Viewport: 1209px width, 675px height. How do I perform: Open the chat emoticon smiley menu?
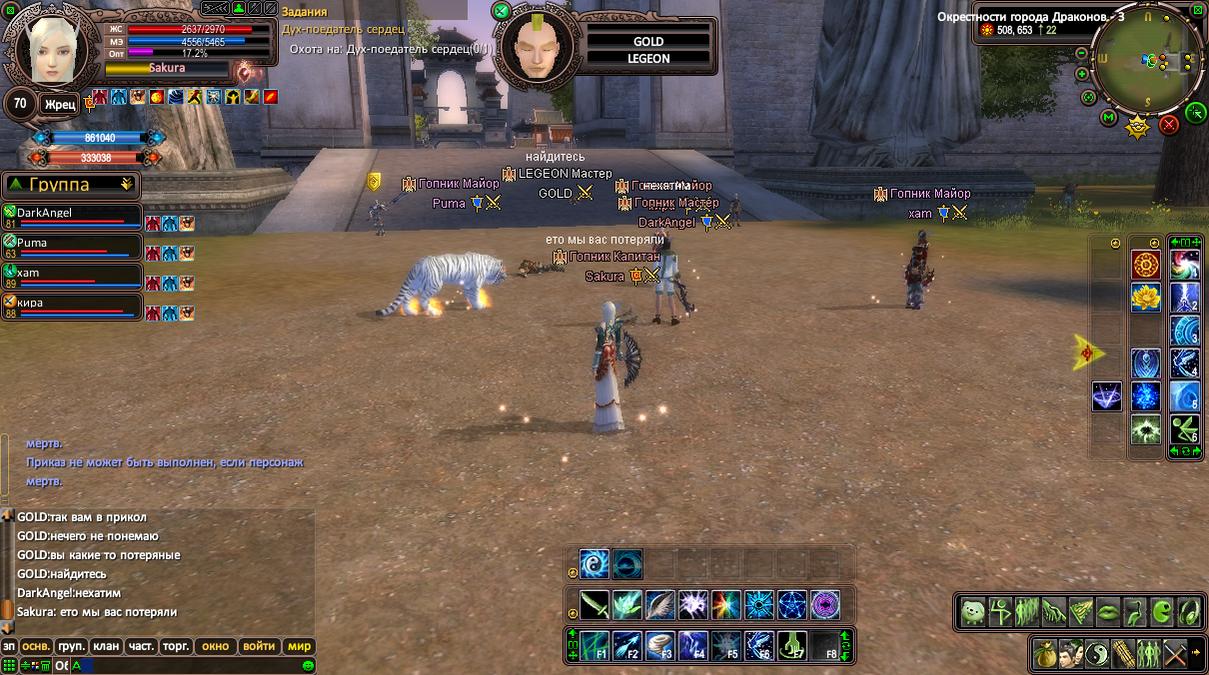[308, 665]
